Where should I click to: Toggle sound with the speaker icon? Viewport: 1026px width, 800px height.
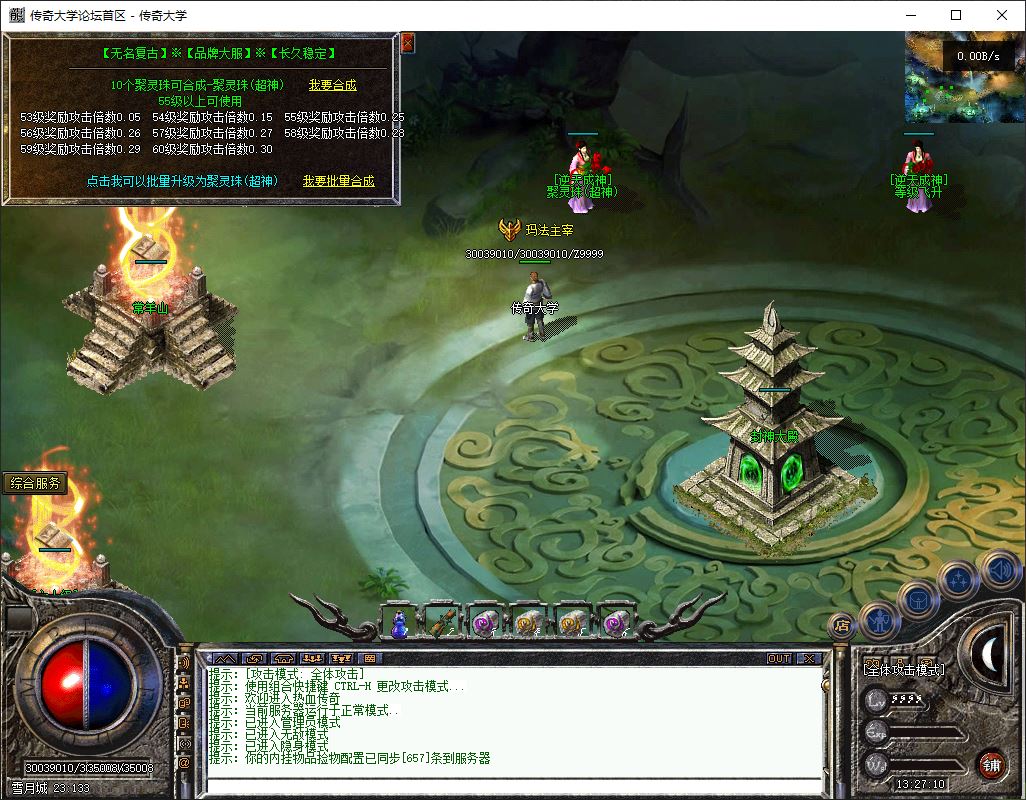pyautogui.click(x=999, y=570)
